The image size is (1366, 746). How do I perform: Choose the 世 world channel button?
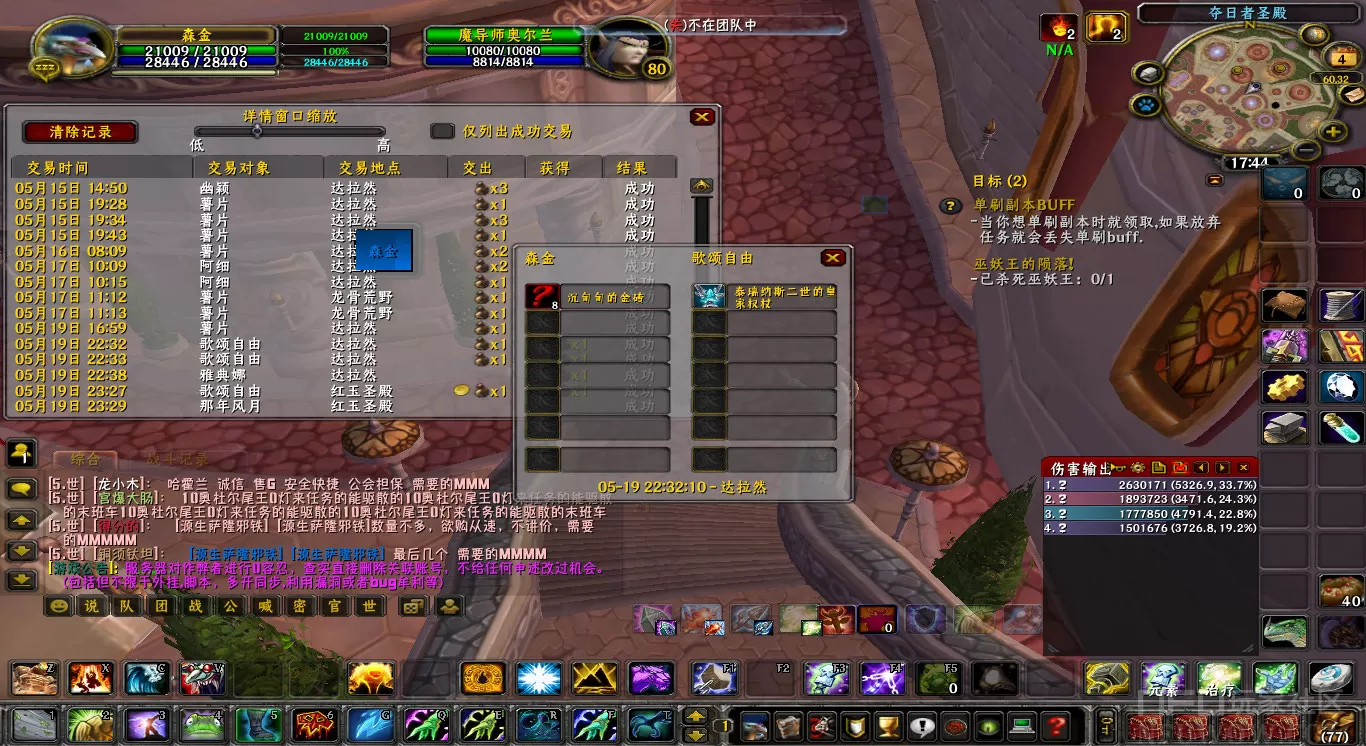[370, 606]
